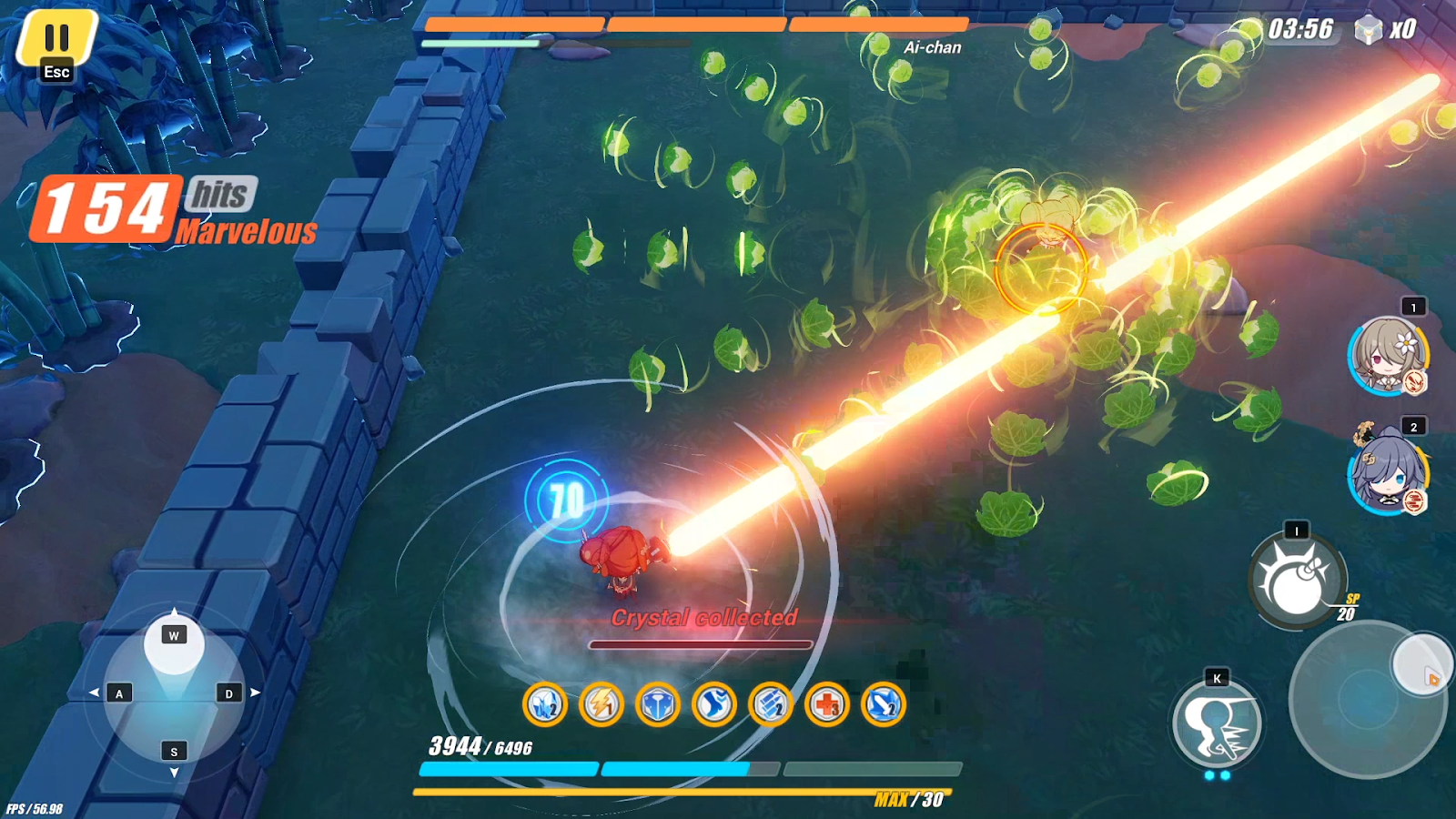Inspect the red cross healing buff icon
Image resolution: width=1456 pixels, height=819 pixels.
[827, 704]
